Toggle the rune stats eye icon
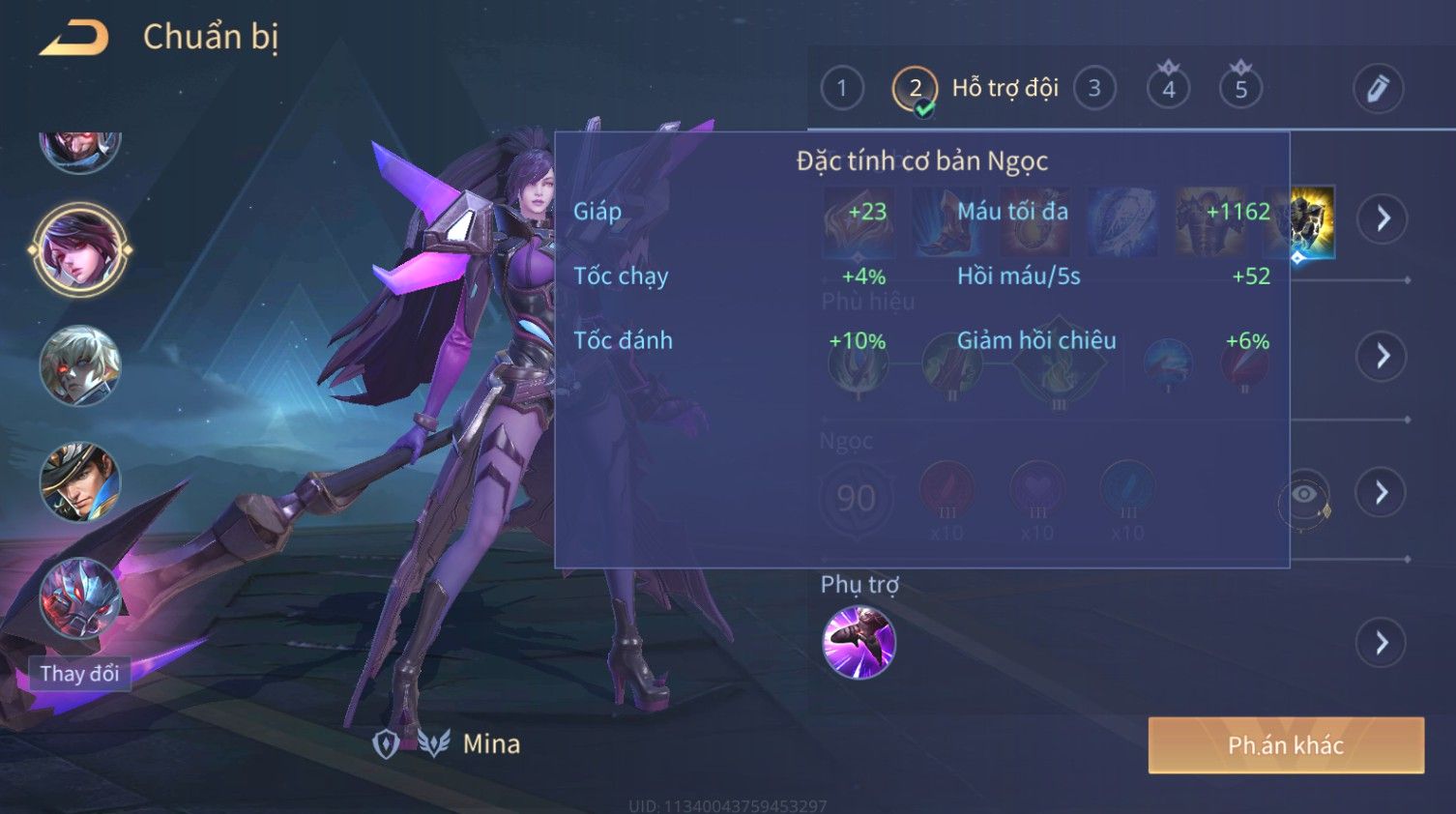The image size is (1456, 814). coord(1304,496)
